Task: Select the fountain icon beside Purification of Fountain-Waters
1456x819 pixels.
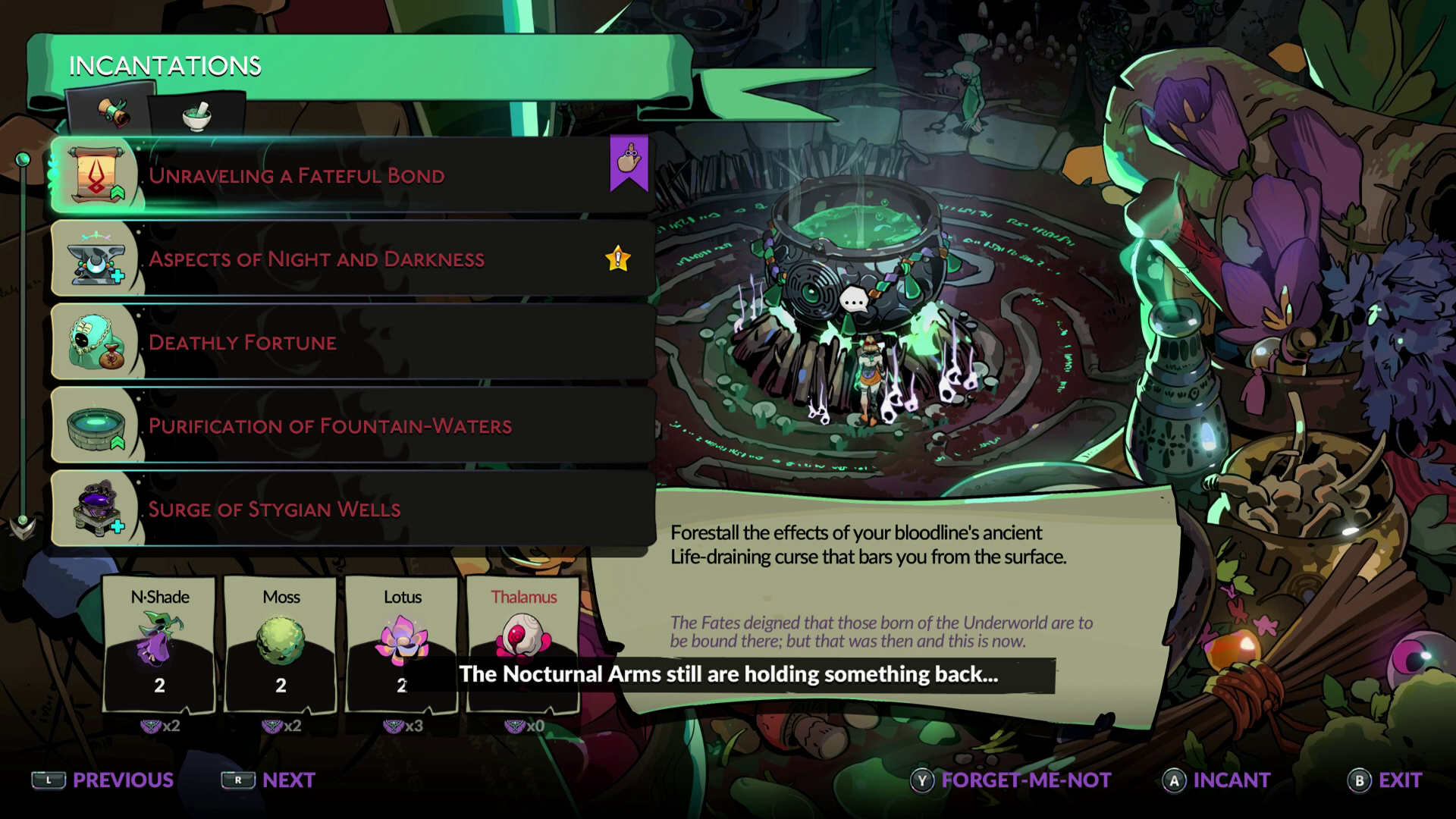Action: pos(94,426)
